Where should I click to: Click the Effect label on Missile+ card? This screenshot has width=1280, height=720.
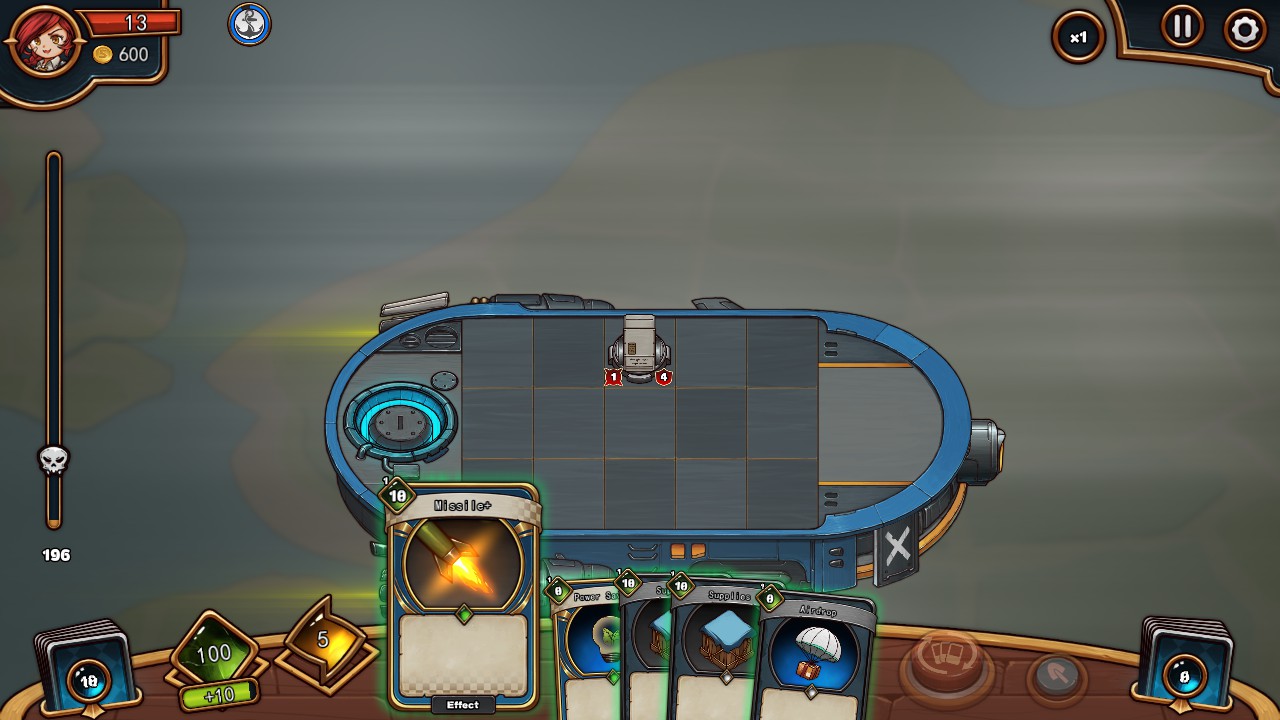pyautogui.click(x=463, y=705)
